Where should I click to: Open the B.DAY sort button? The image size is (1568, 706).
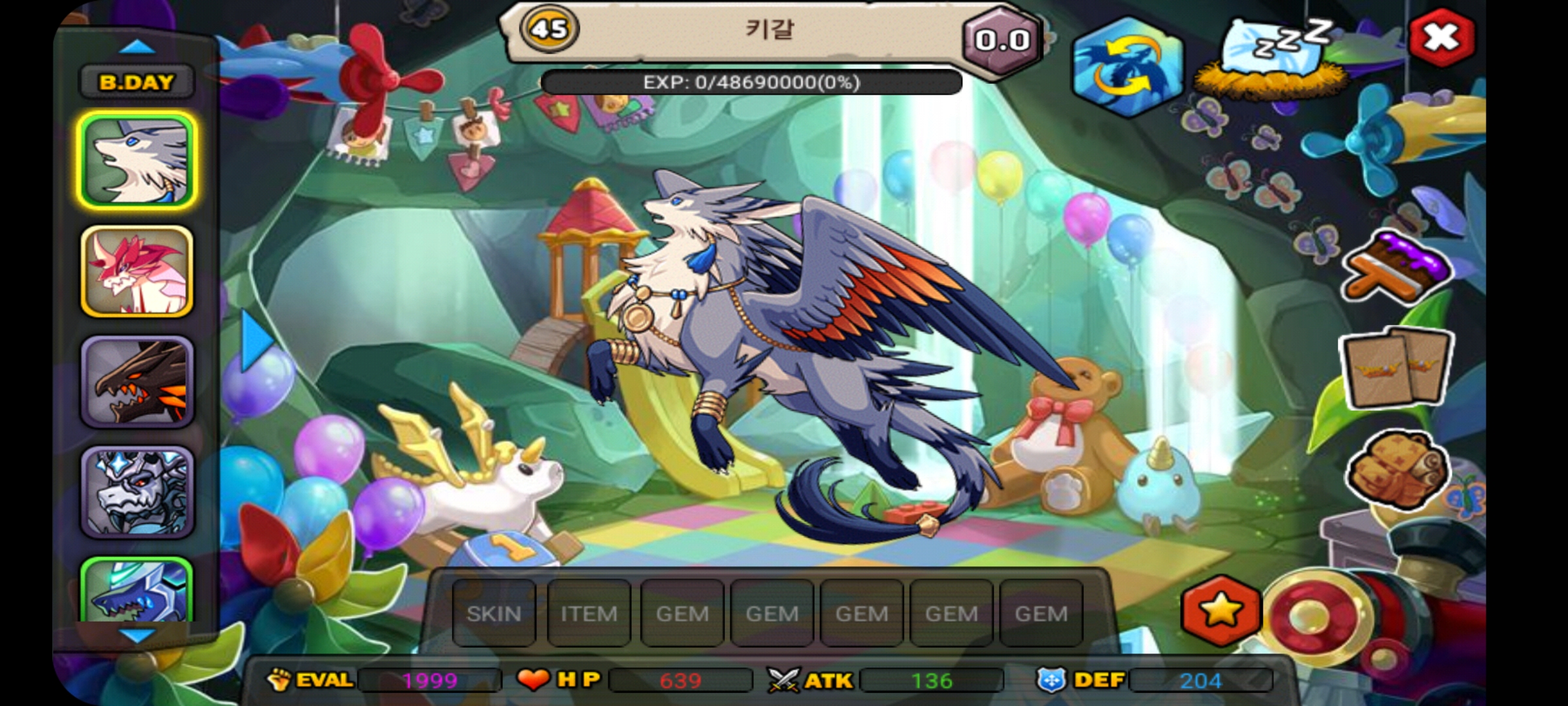coord(137,82)
